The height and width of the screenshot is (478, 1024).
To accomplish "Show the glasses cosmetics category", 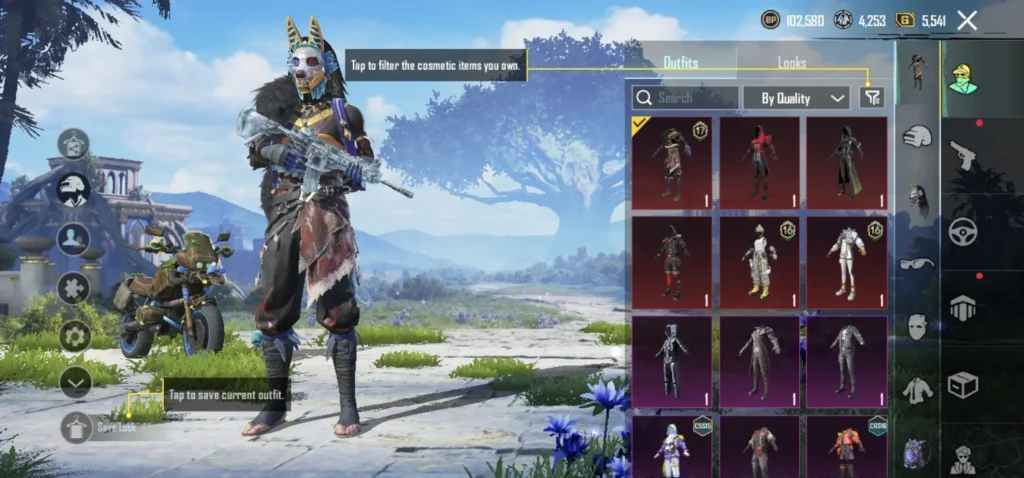I will [917, 263].
